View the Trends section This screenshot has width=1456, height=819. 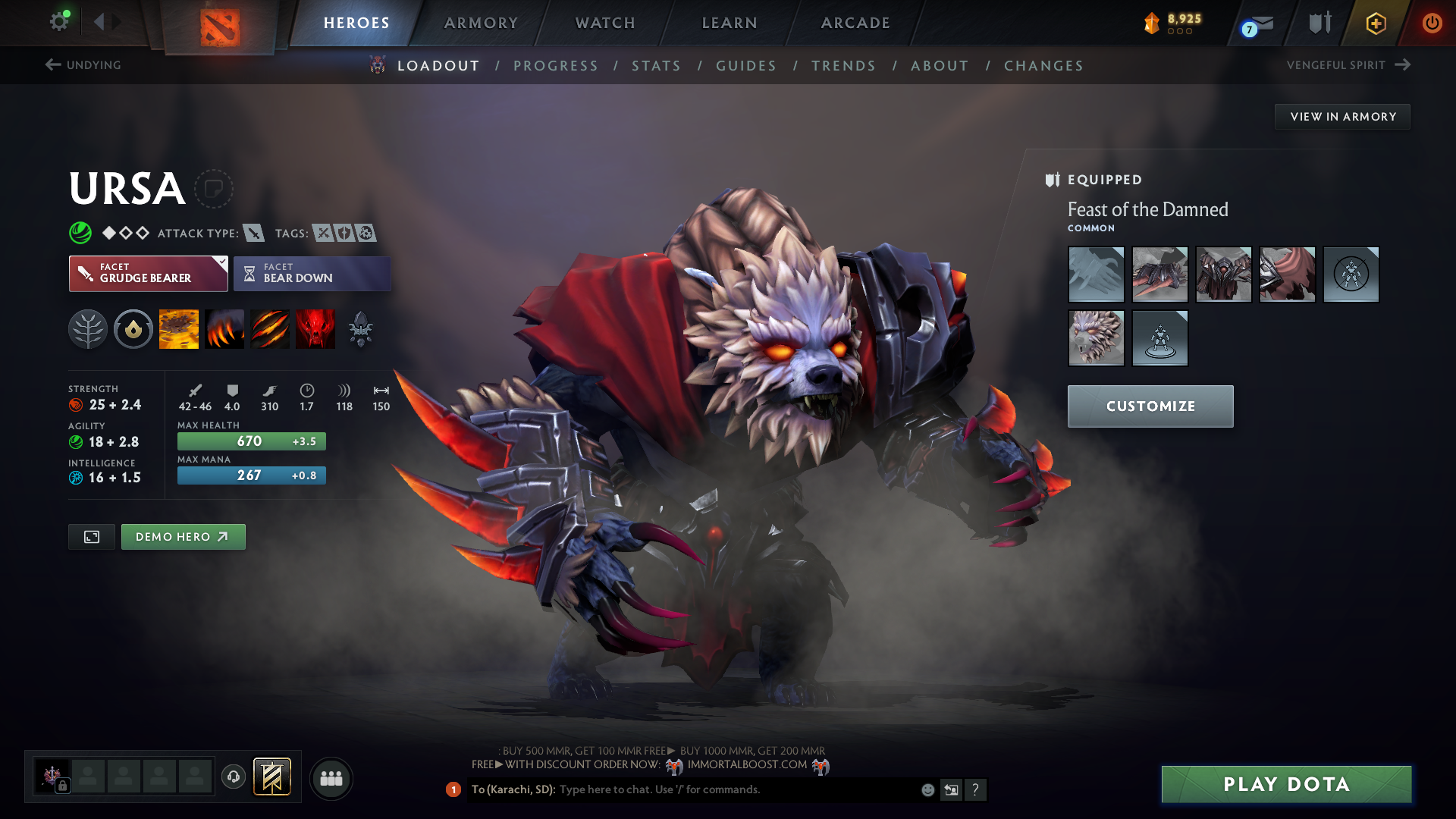(x=843, y=66)
